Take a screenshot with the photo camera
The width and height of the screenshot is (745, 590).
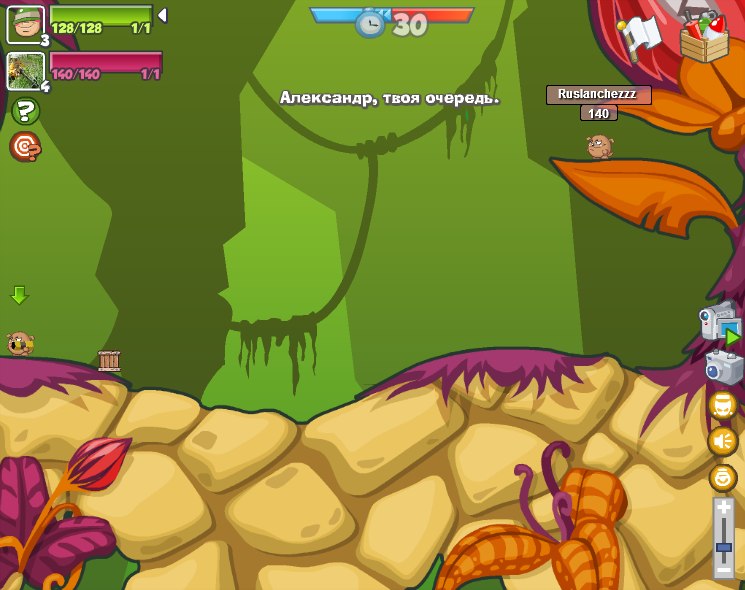(x=723, y=366)
